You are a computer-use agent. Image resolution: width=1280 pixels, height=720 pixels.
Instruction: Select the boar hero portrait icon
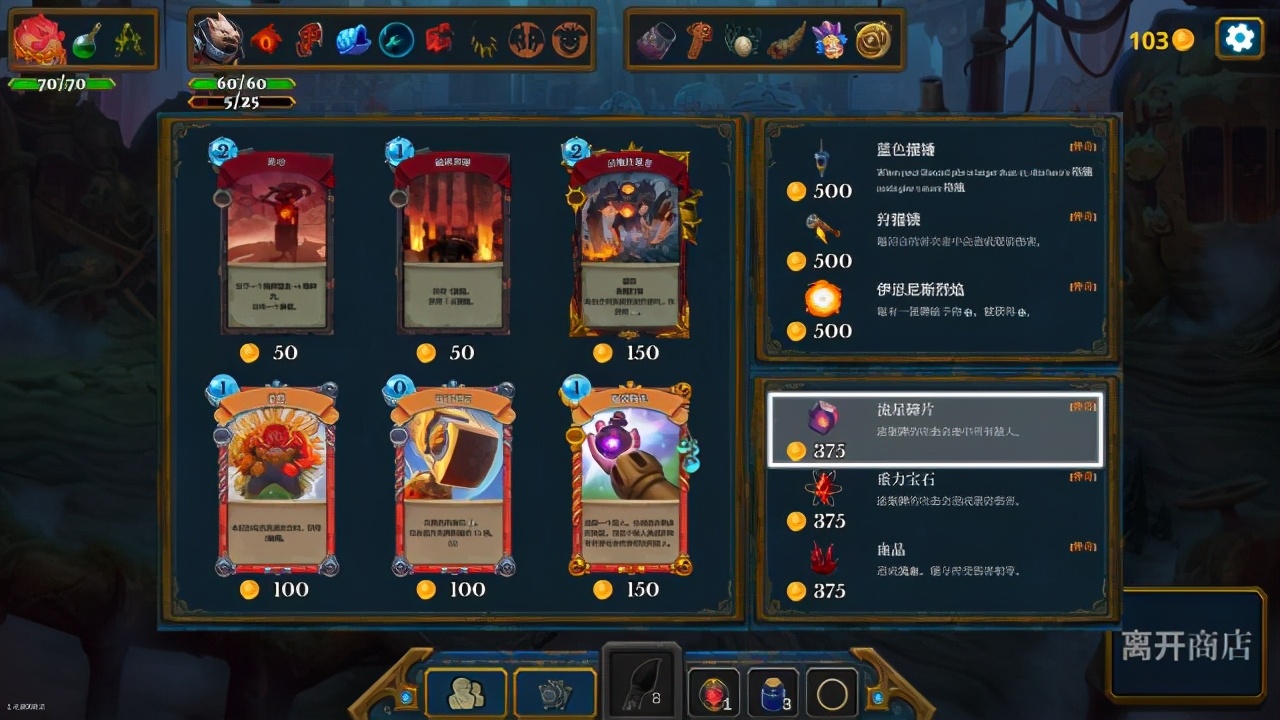220,40
